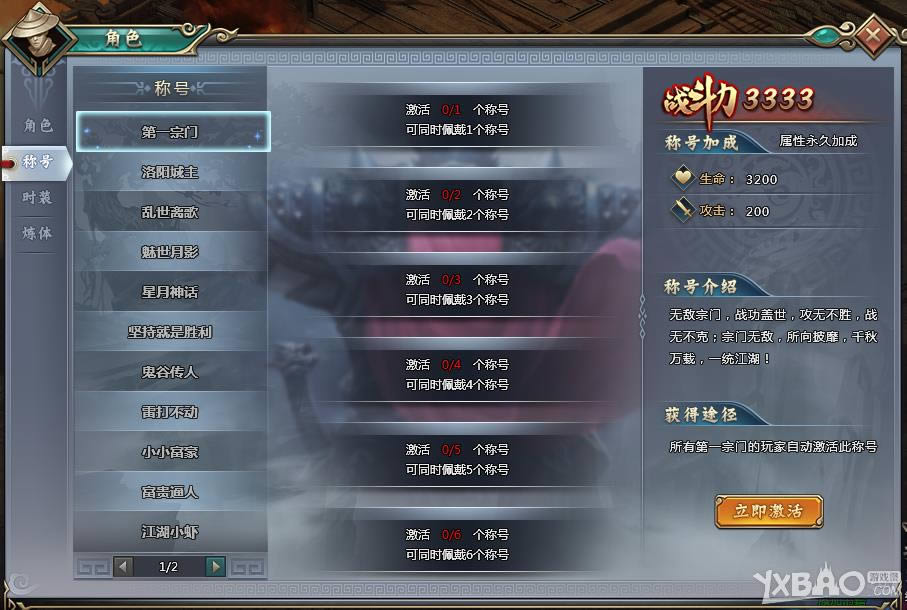
Task: Pick the 雷打不动 title
Action: tap(170, 412)
